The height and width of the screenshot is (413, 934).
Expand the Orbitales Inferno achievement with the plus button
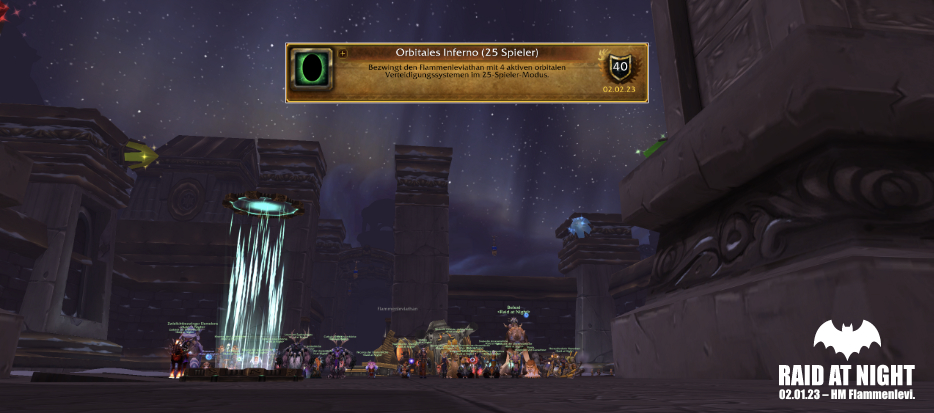343,53
